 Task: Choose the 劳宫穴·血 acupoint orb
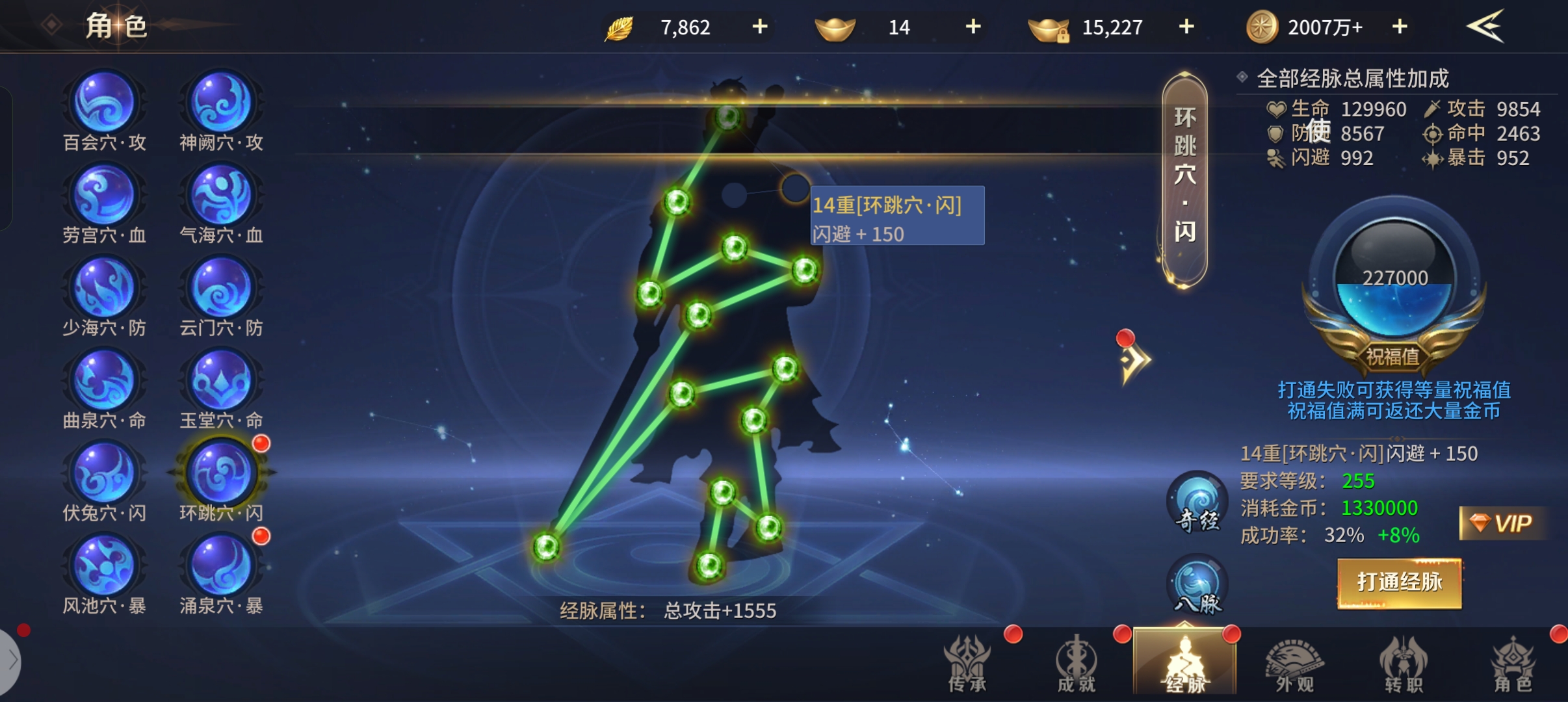click(104, 196)
